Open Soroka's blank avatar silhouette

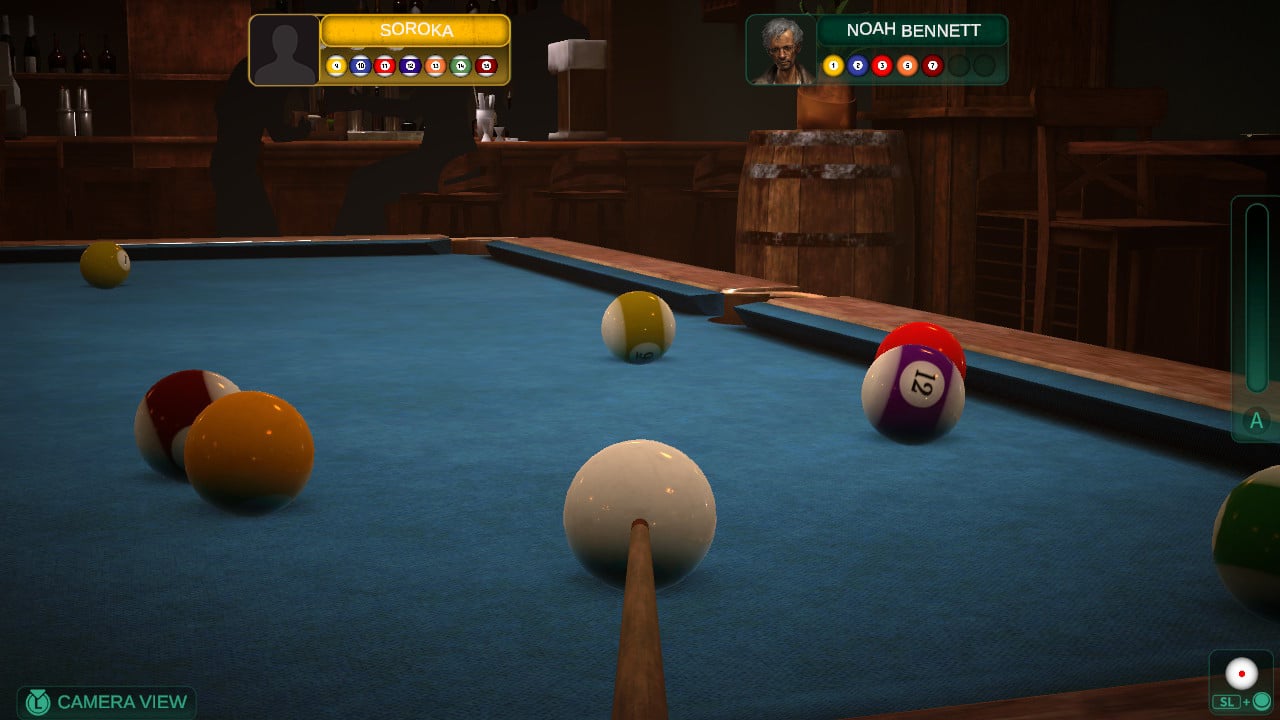(284, 50)
